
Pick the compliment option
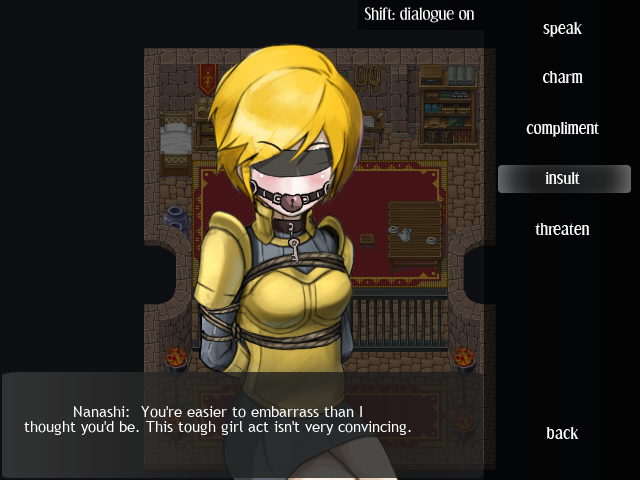[x=562, y=129]
